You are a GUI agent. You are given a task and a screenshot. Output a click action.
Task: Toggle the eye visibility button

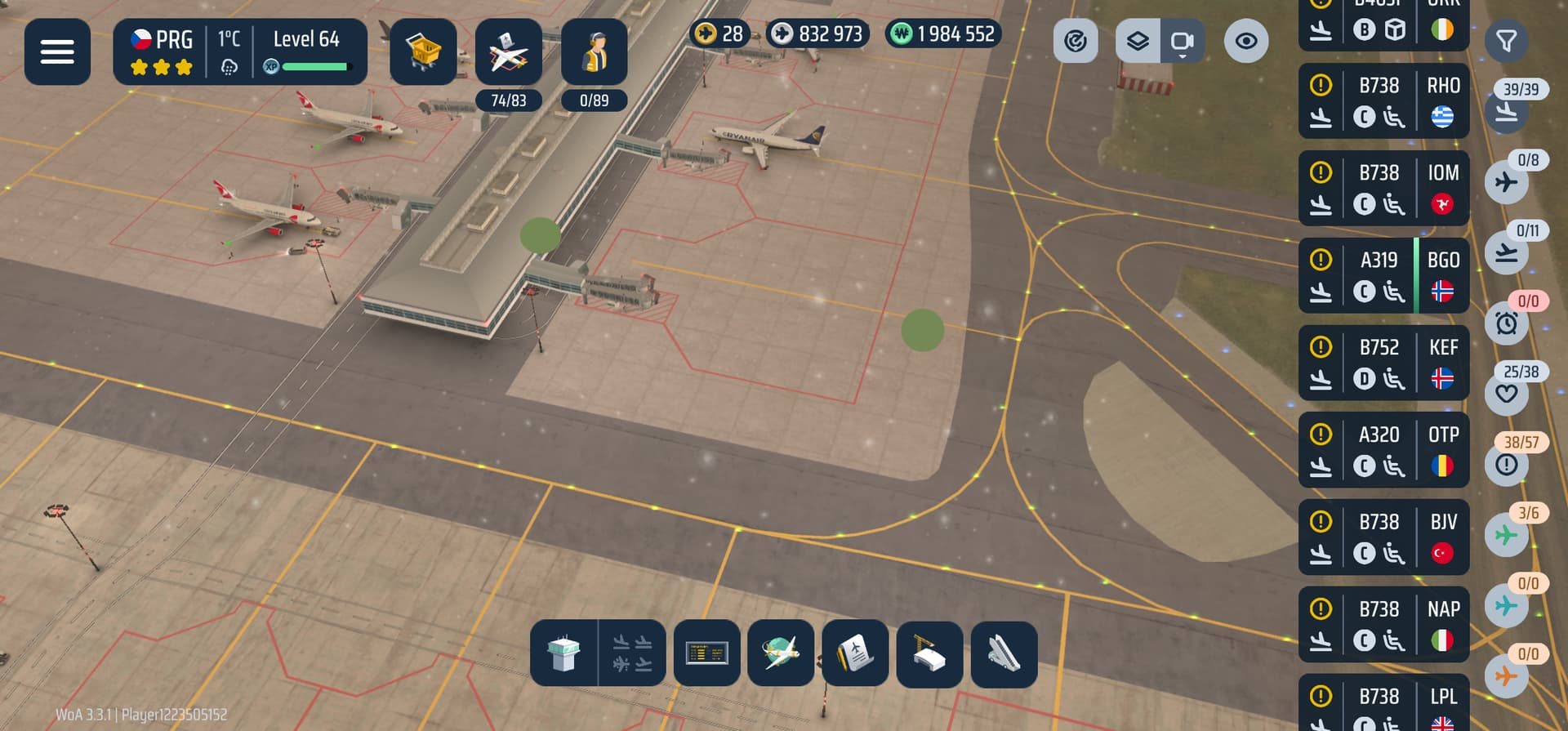[1245, 41]
